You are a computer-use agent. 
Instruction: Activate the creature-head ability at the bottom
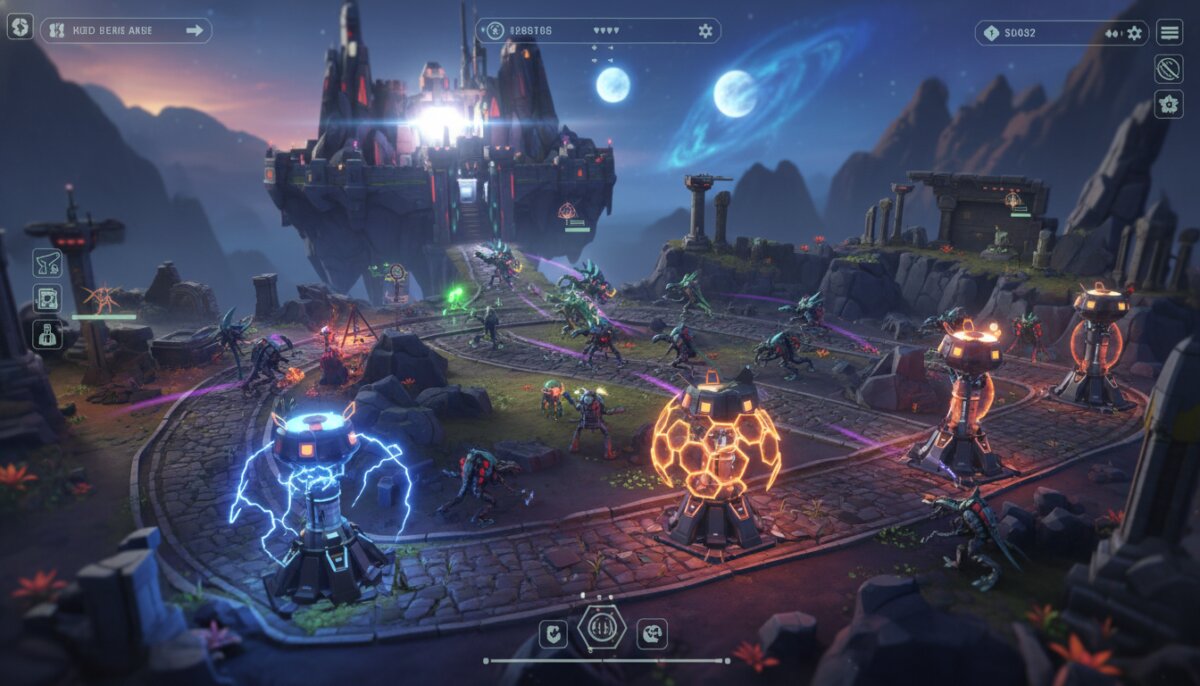652,633
